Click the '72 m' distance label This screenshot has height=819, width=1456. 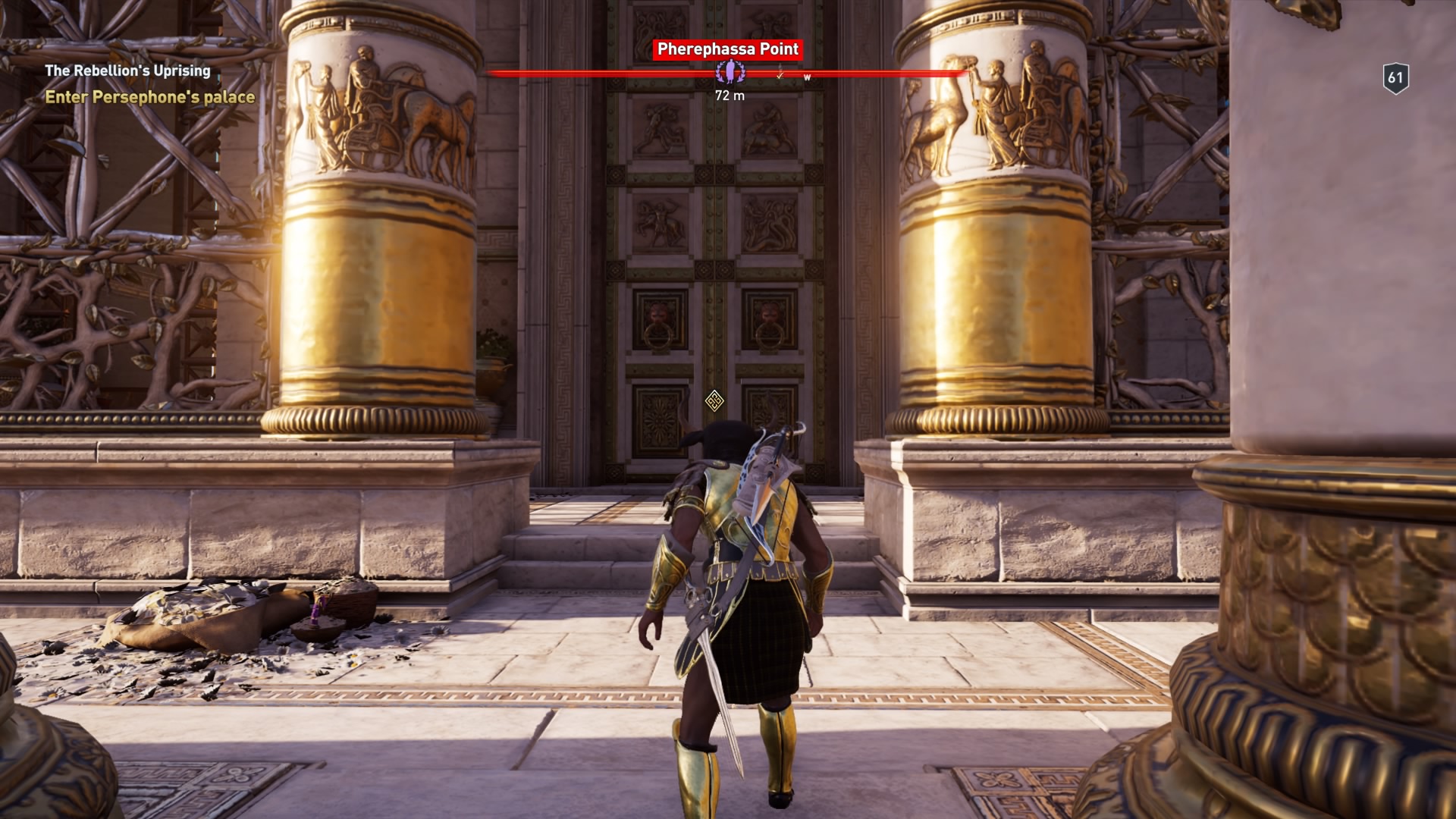728,96
